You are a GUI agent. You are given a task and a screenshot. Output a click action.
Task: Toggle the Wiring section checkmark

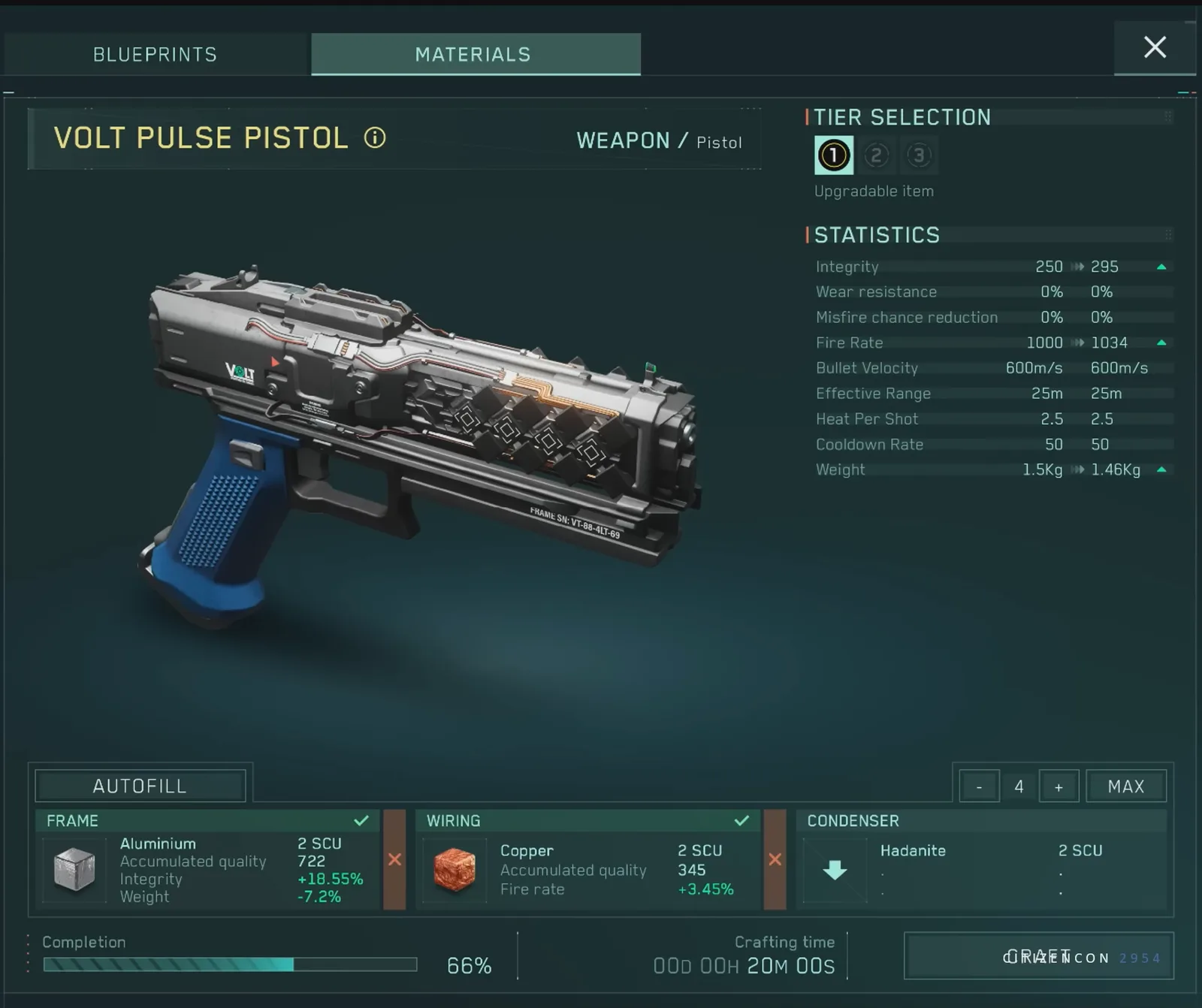pos(743,820)
